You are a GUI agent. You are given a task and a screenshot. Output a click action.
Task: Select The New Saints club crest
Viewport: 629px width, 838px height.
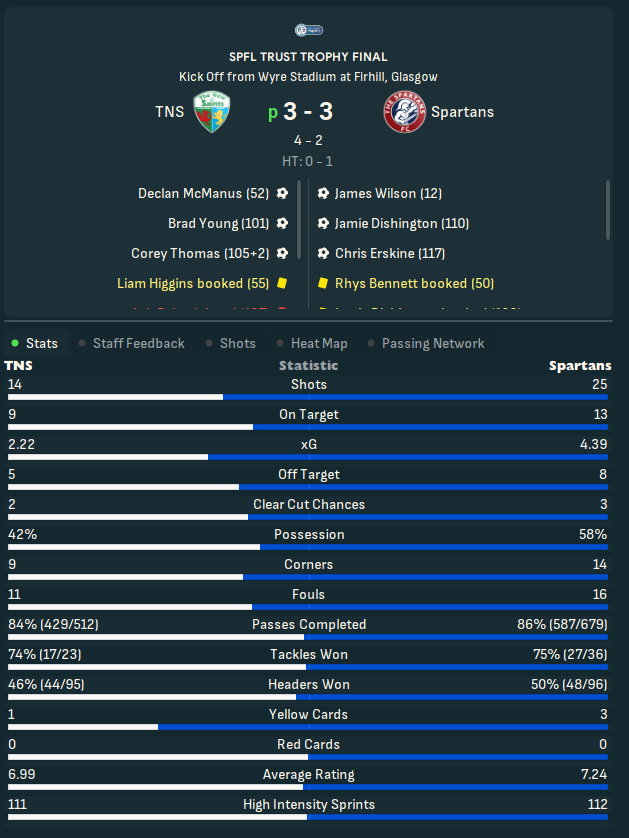[x=213, y=111]
